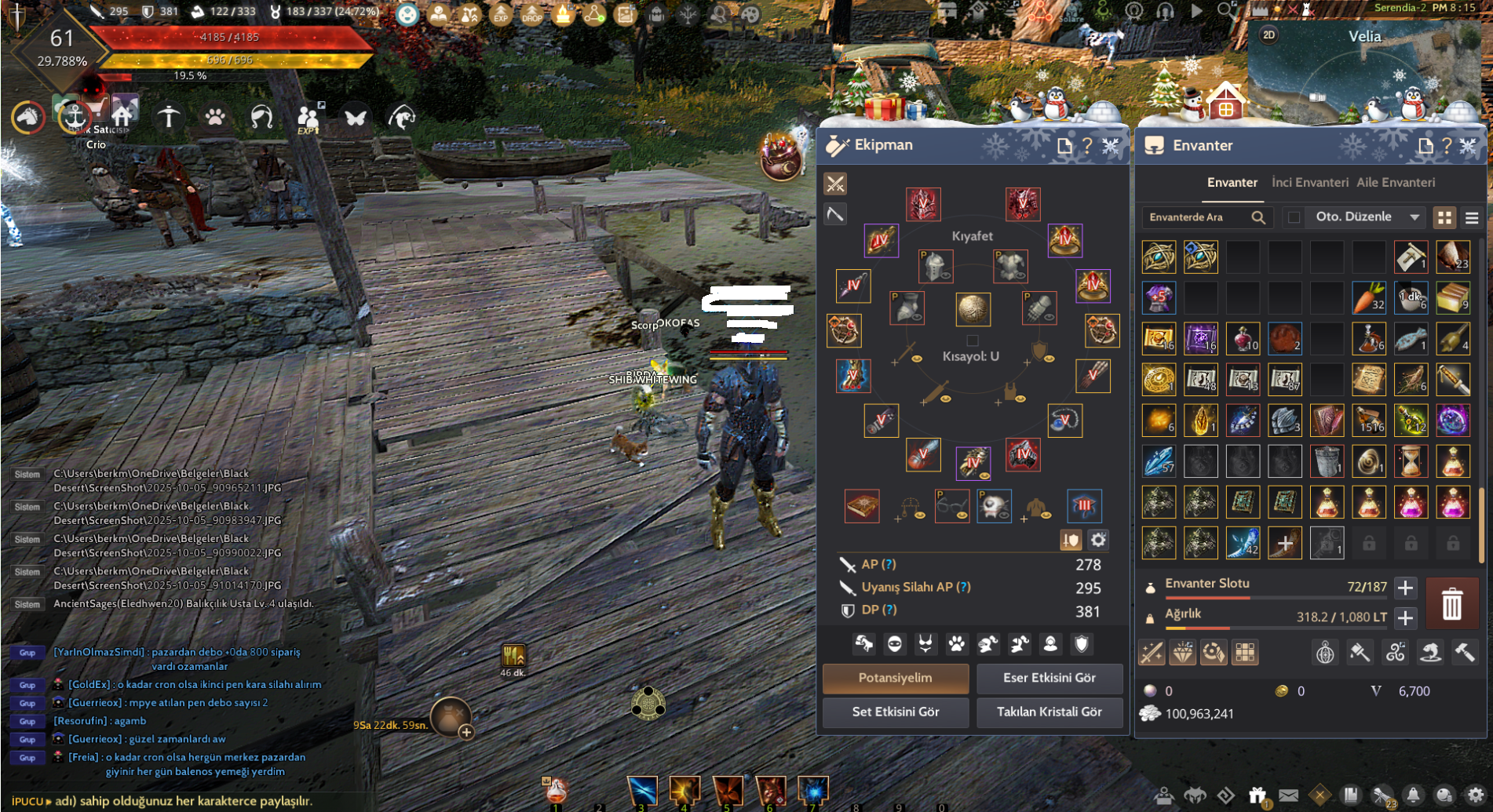Select the carrot item slot

click(1368, 298)
